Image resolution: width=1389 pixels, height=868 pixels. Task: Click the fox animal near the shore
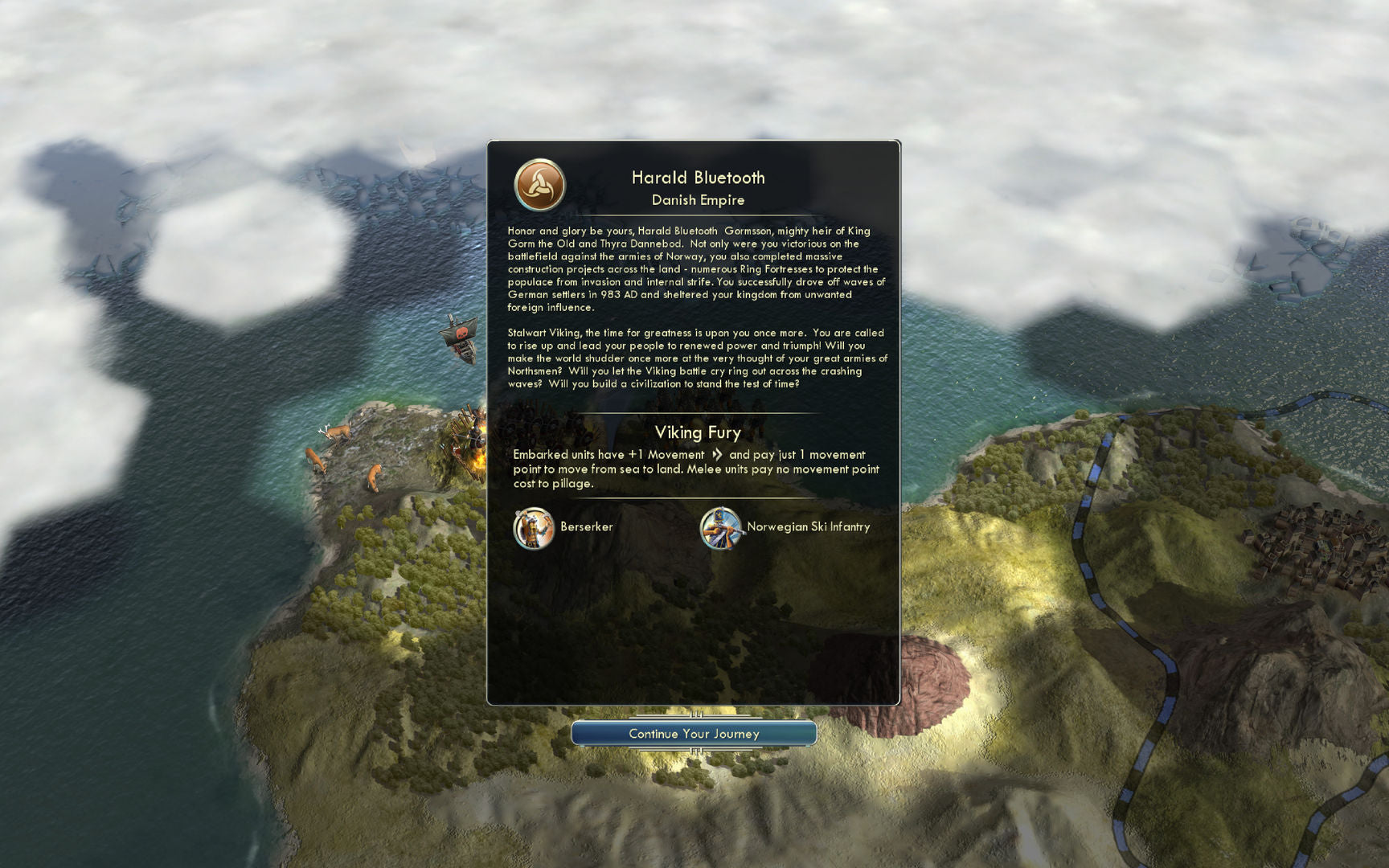[x=375, y=476]
